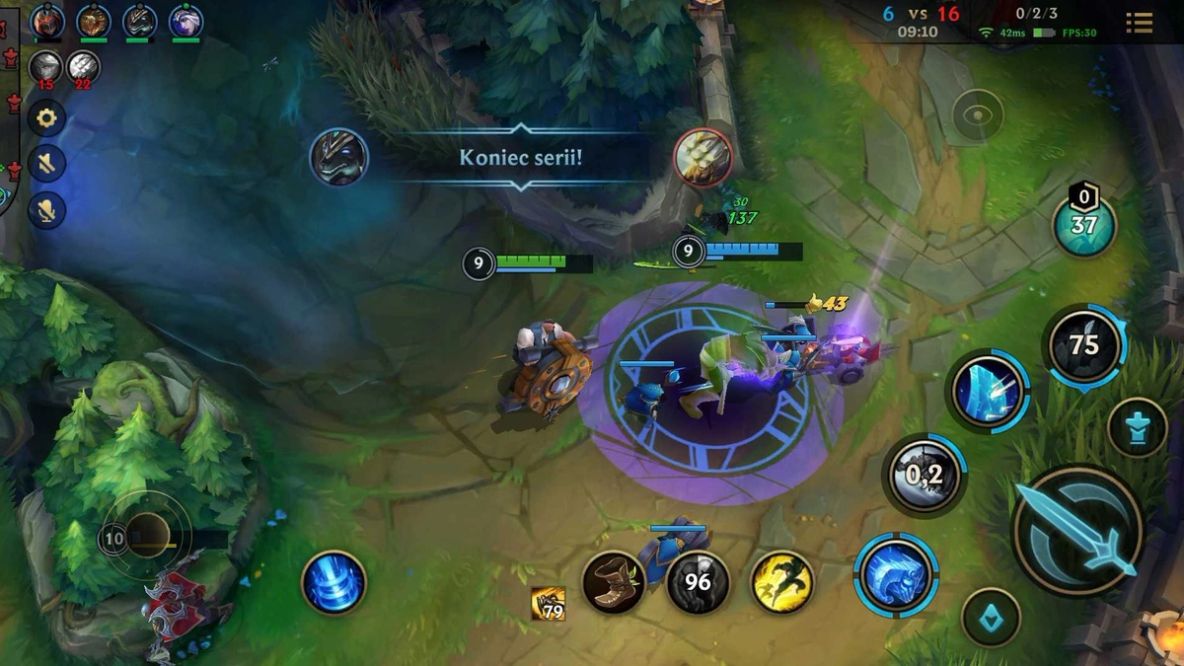Place a ward with the eye button
Screen dimensions: 1184x666
tap(977, 115)
